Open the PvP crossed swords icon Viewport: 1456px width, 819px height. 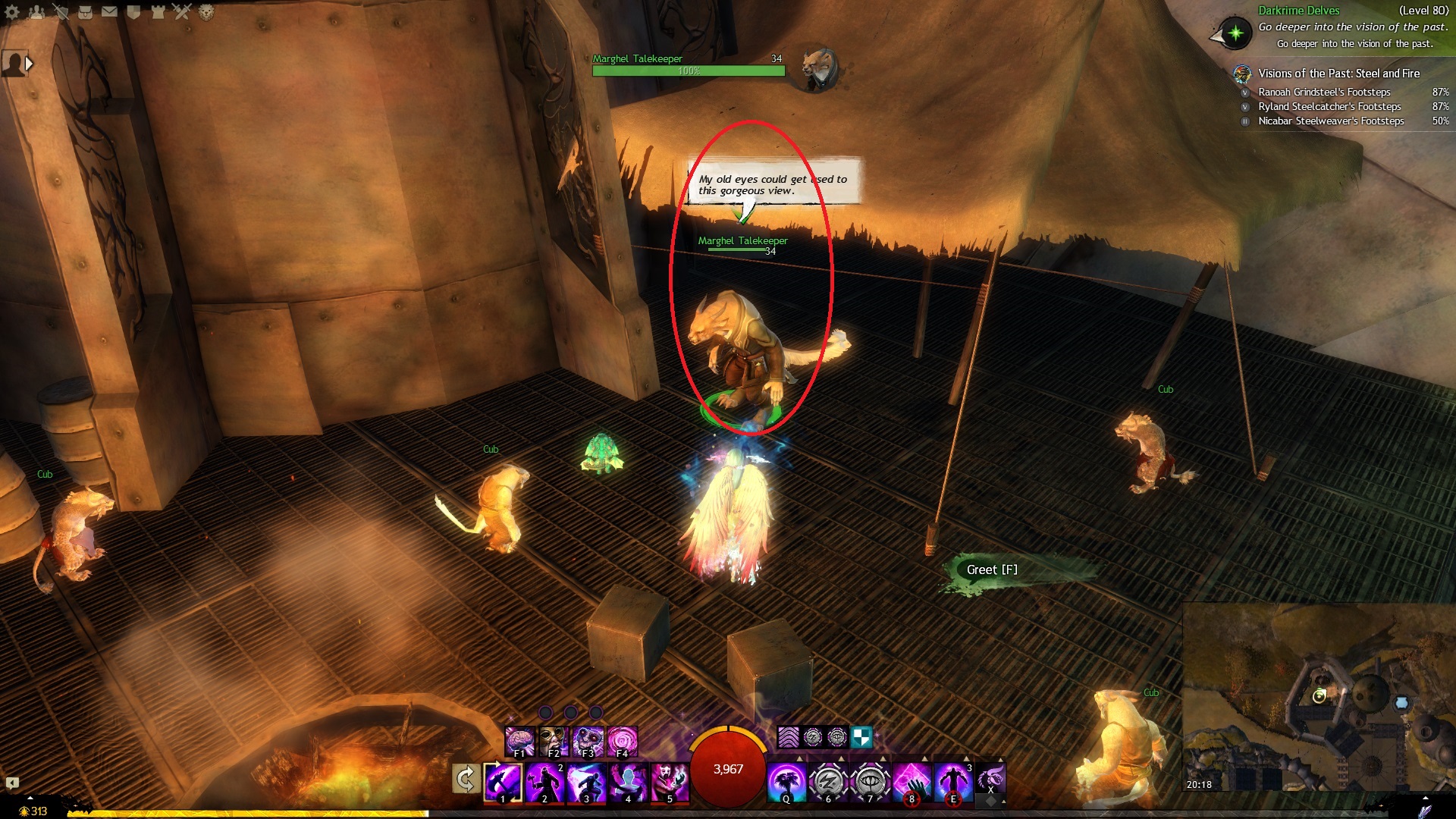tap(182, 11)
